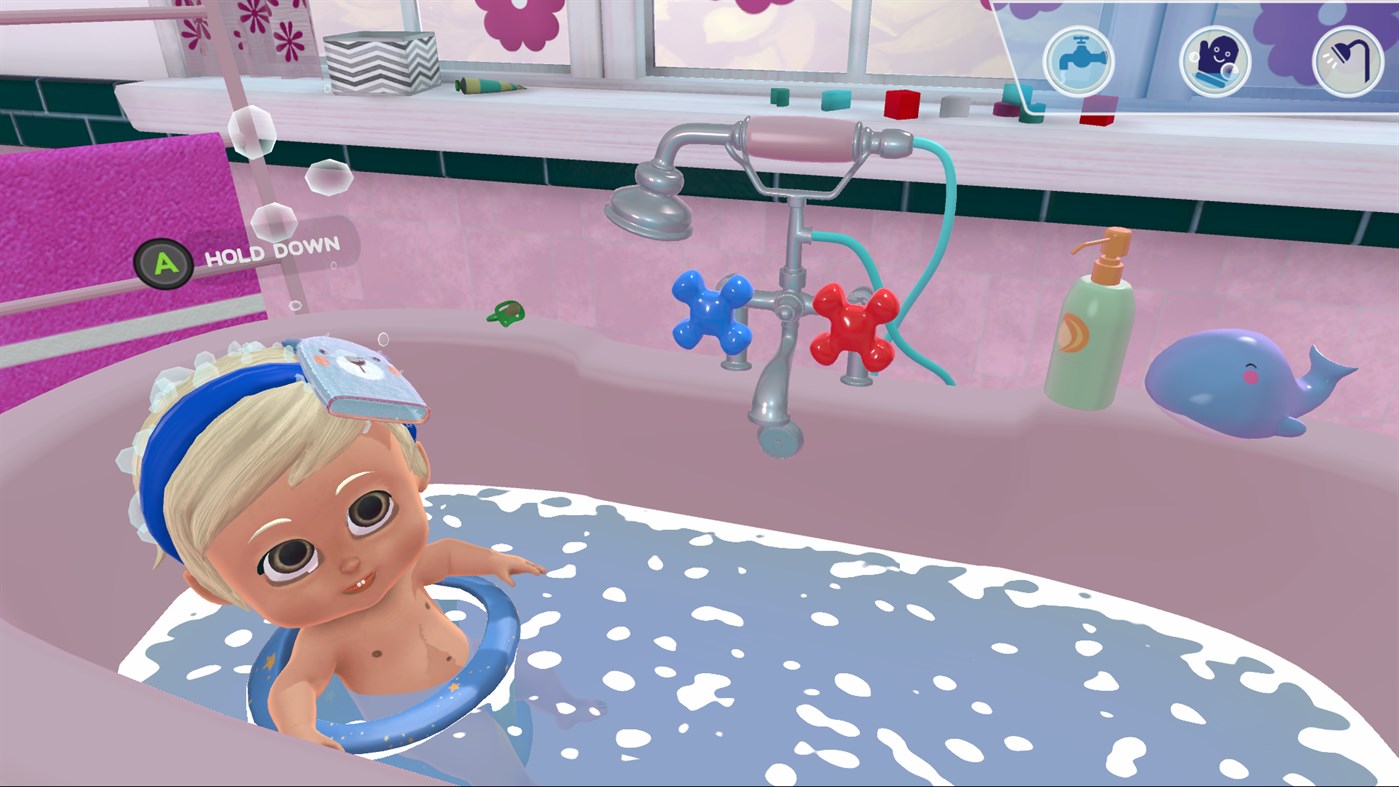Viewport: 1399px width, 787px height.
Task: Pop a floating bubble near the towel
Action: pyautogui.click(x=250, y=133)
